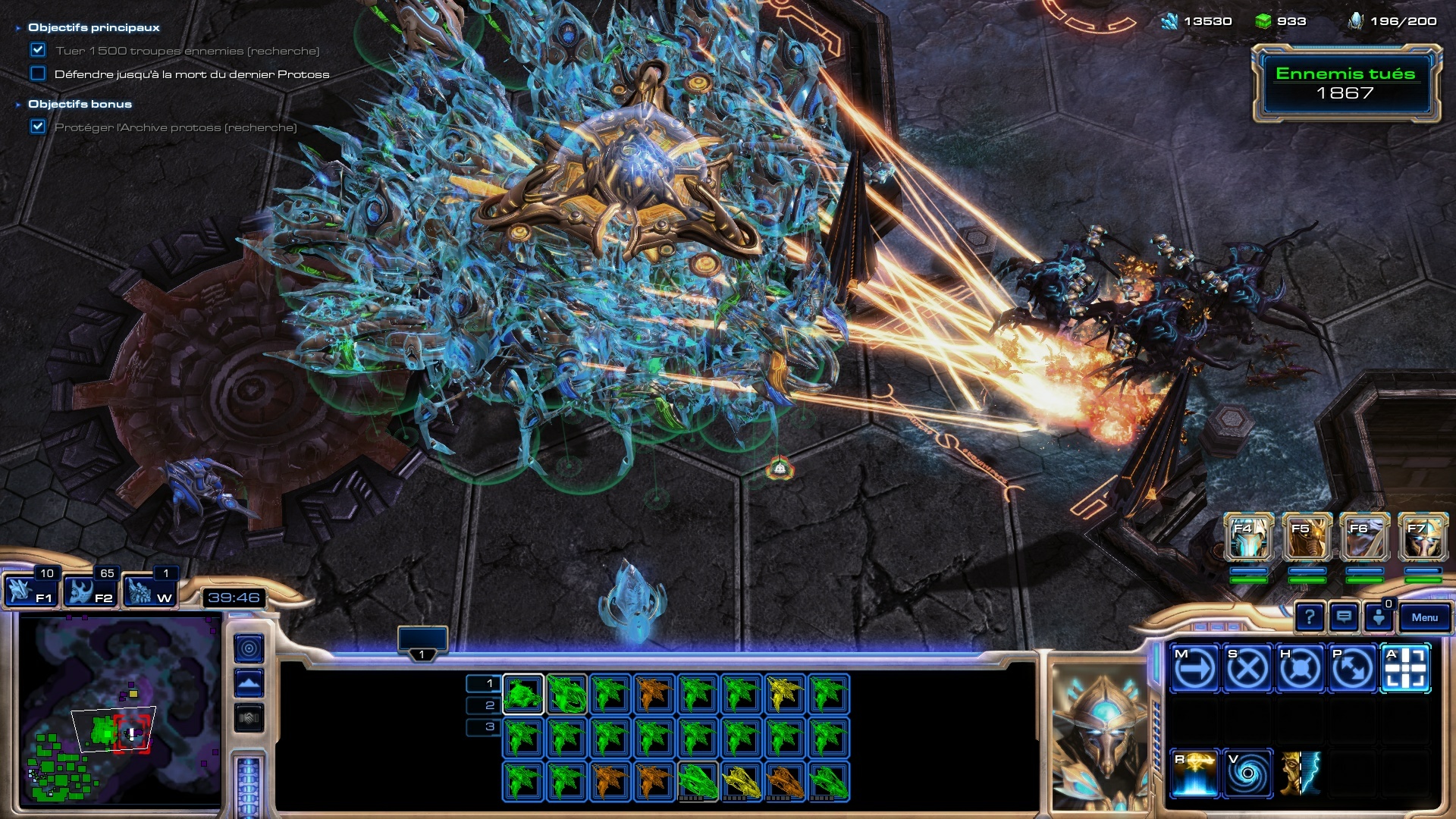Choose the Patrol command icon
This screenshot has height=819, width=1456.
tap(1352, 669)
